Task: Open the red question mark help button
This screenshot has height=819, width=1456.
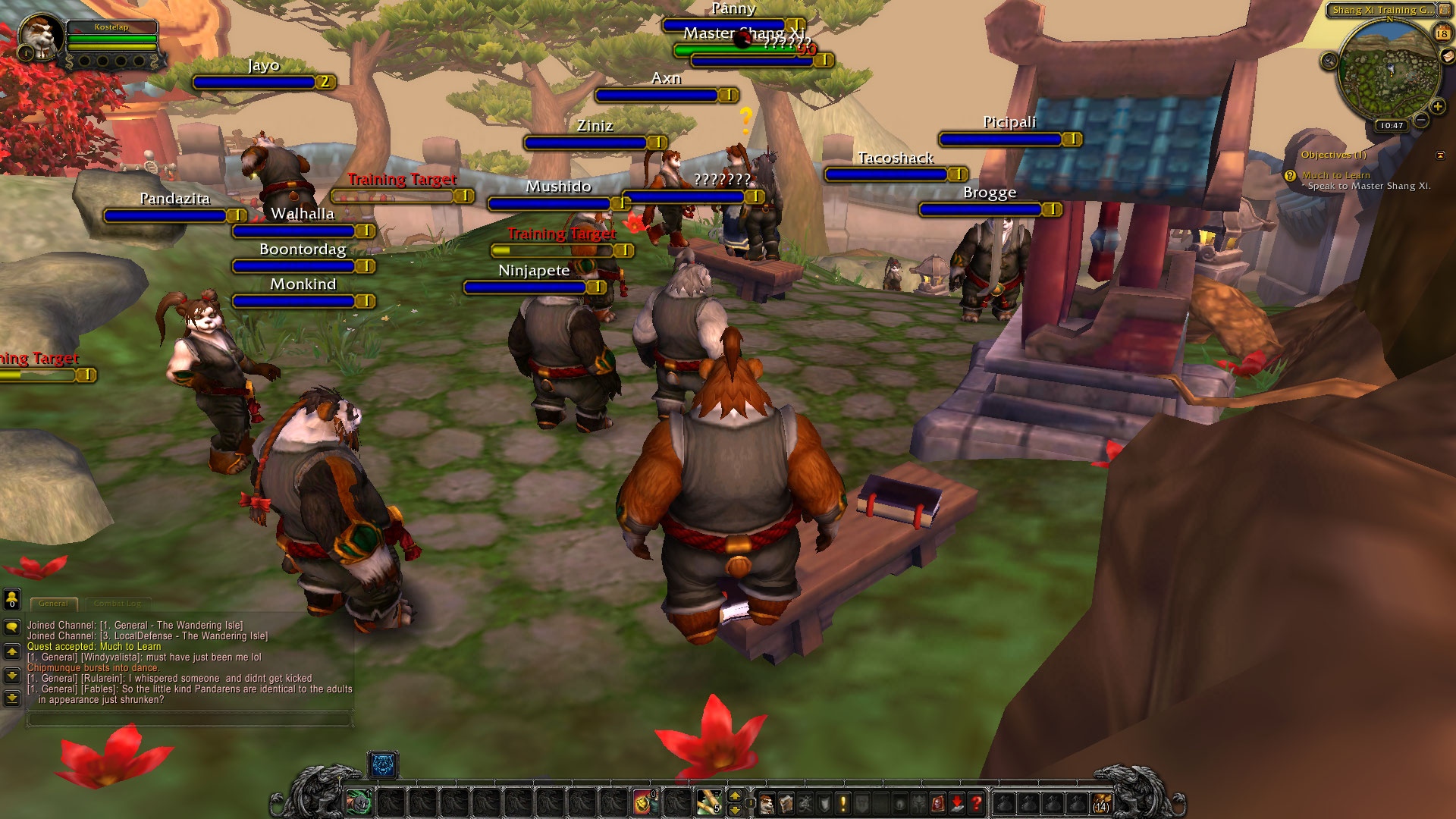Action: [x=977, y=803]
